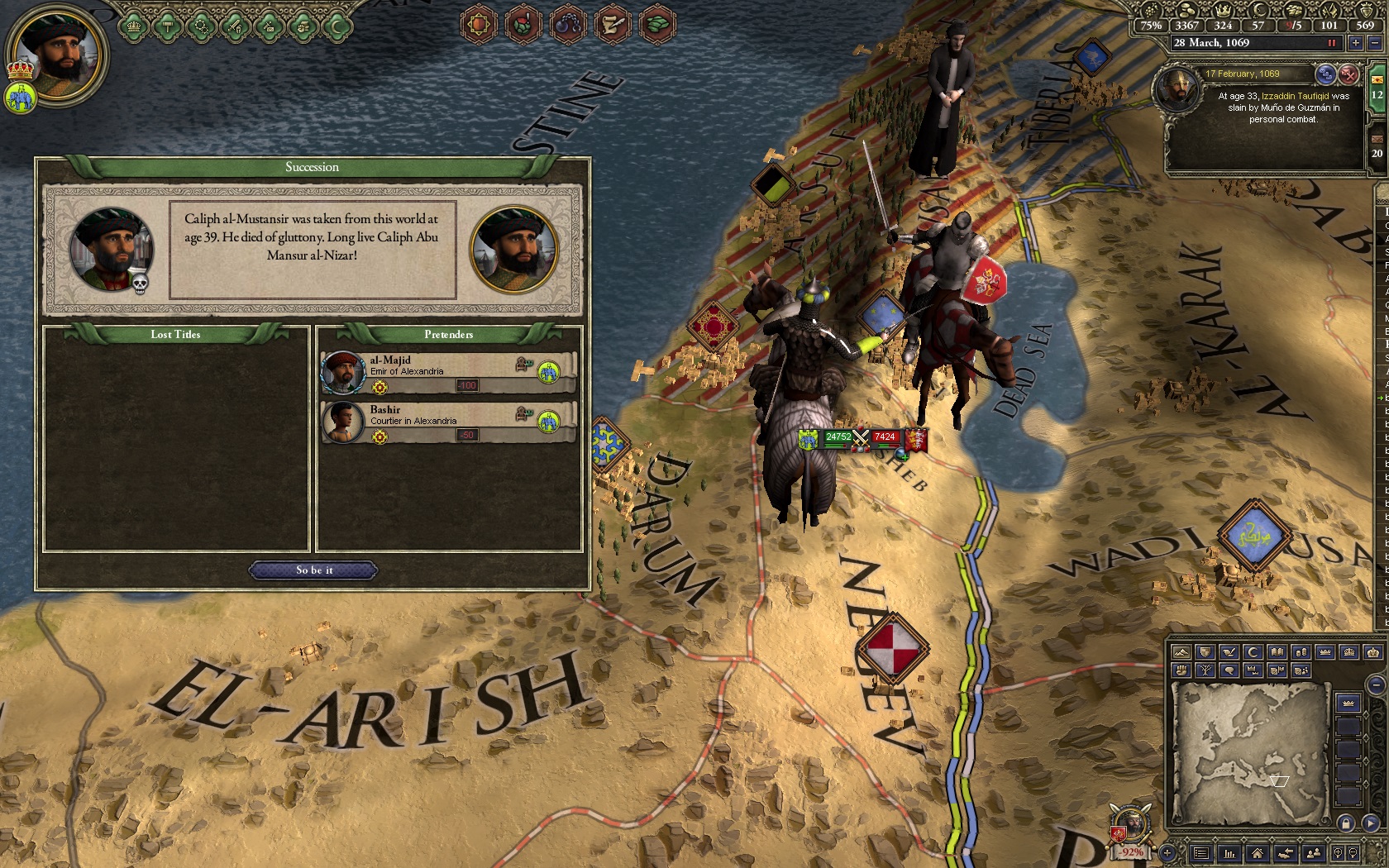Go to home capital button

(x=1257, y=853)
